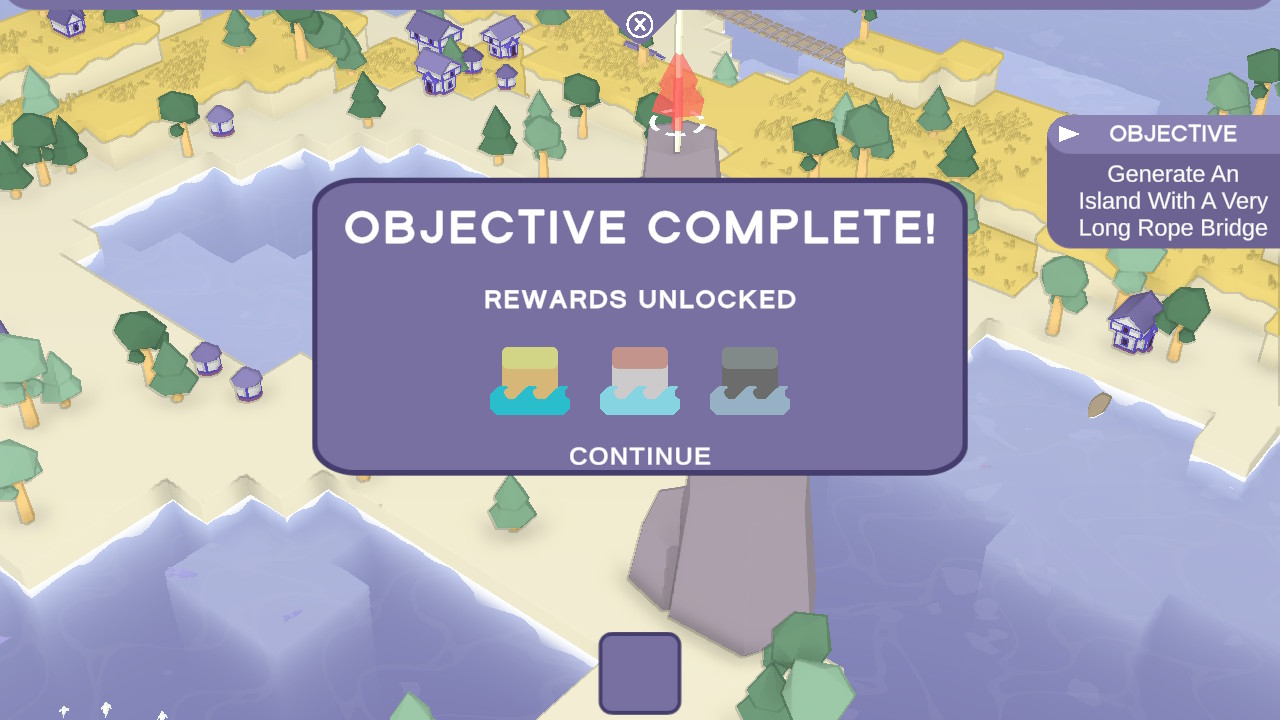Open the OBJECTIVE header panel
The width and height of the screenshot is (1280, 720).
click(1172, 132)
